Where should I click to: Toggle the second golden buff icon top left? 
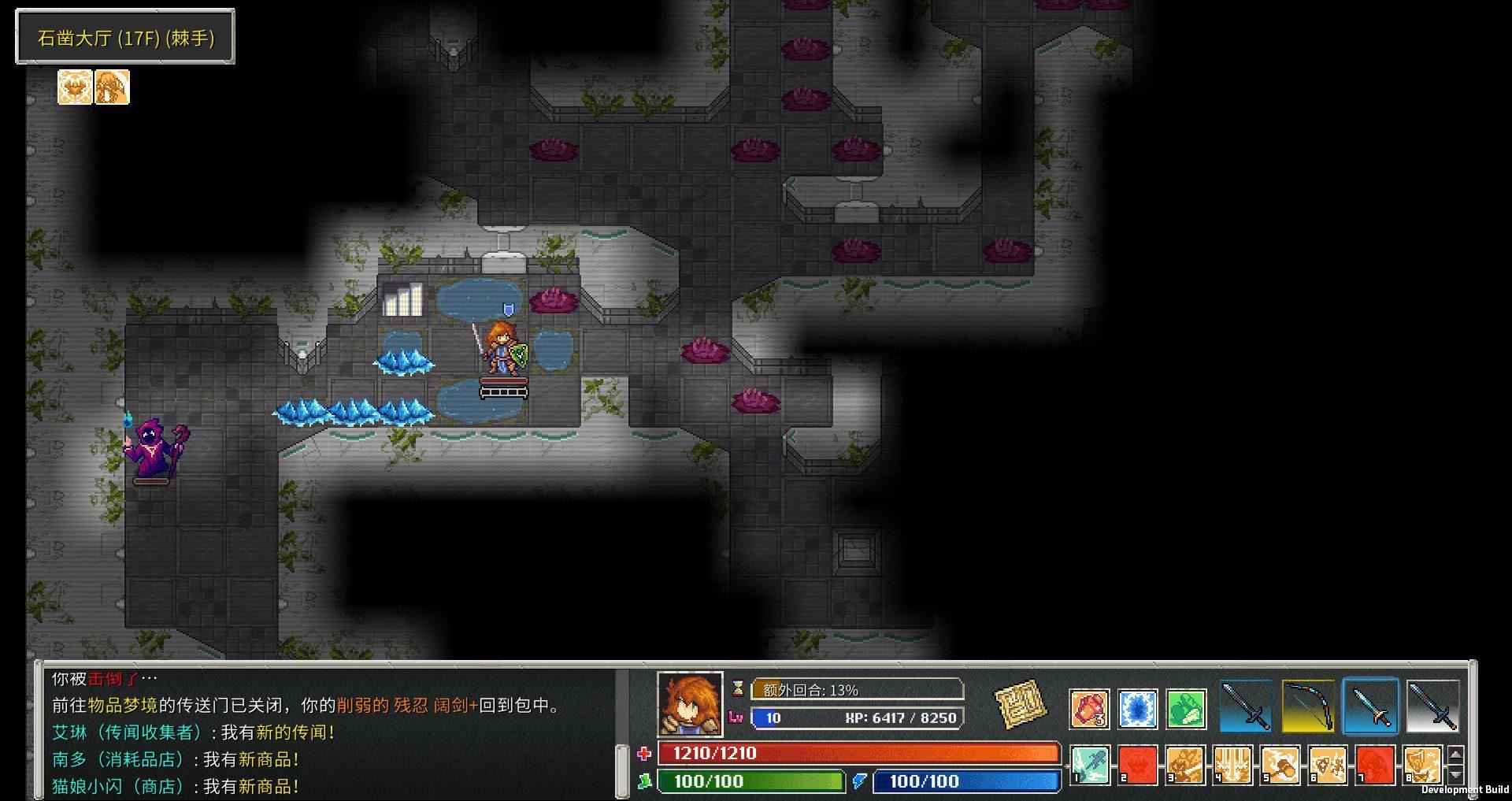tap(111, 87)
